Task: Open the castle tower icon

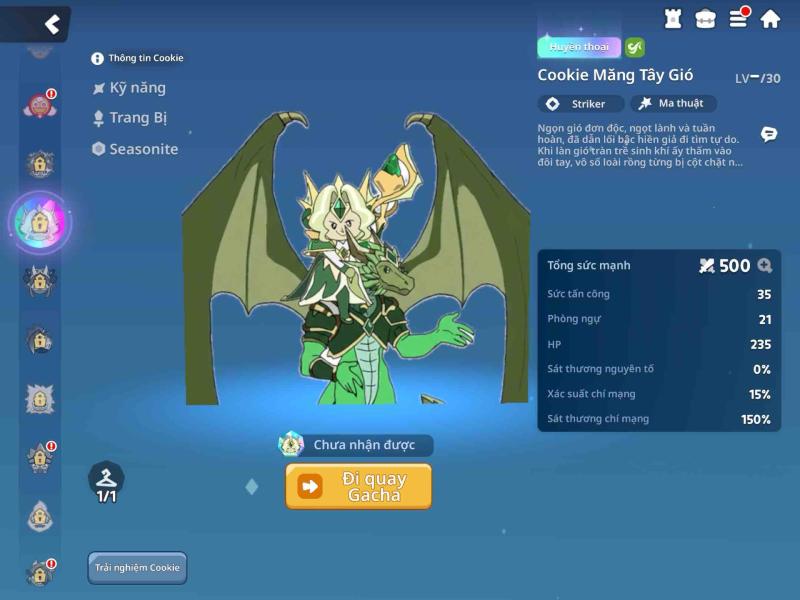Action: pos(673,18)
